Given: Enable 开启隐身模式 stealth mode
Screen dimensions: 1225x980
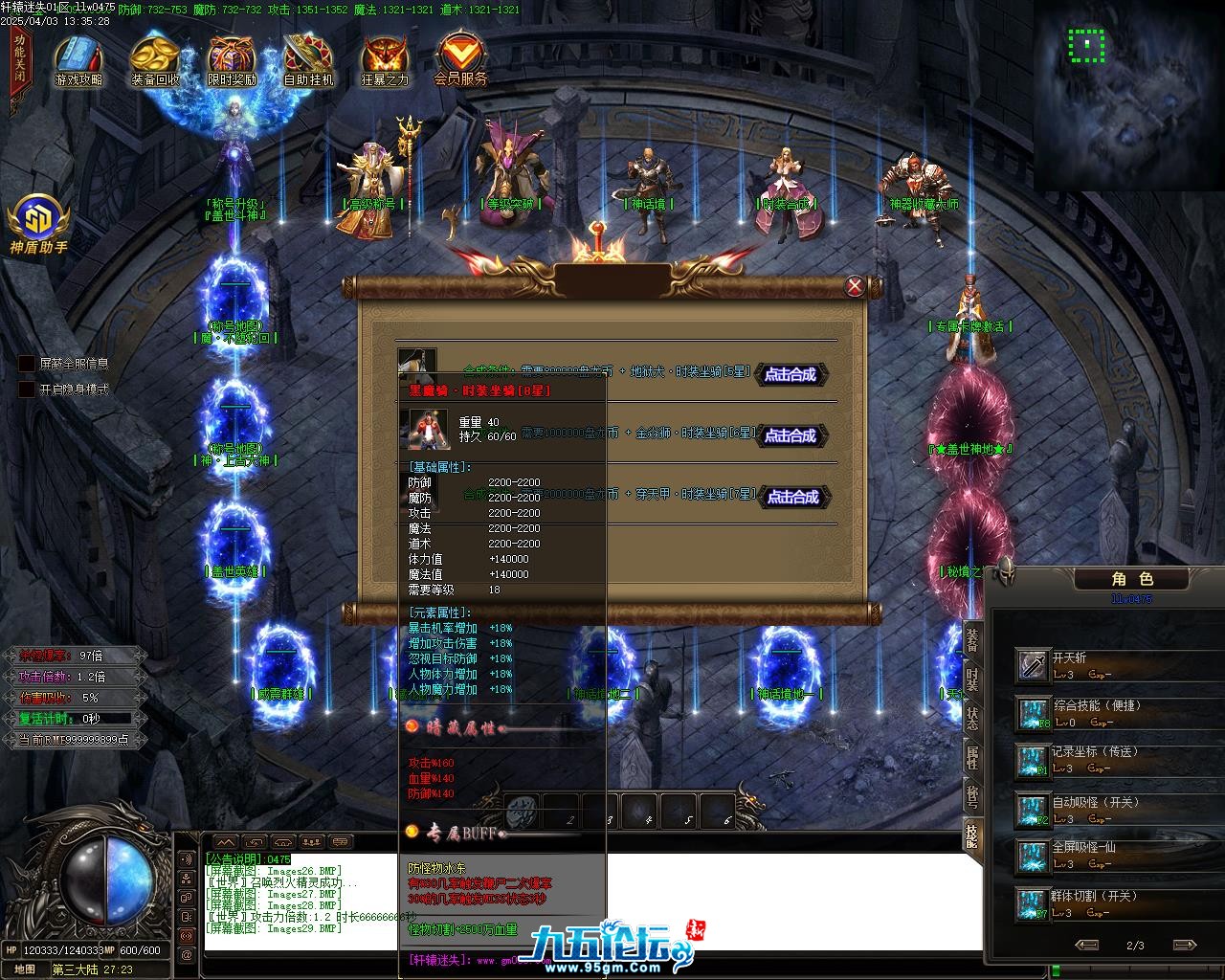Looking at the screenshot, I should click(27, 390).
